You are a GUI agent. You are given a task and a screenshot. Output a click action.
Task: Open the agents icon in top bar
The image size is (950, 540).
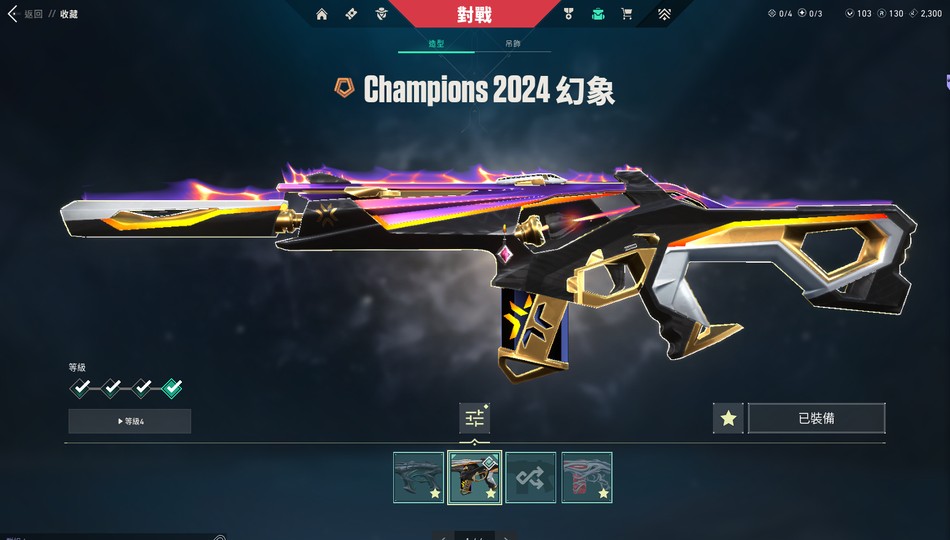pyautogui.click(x=381, y=14)
